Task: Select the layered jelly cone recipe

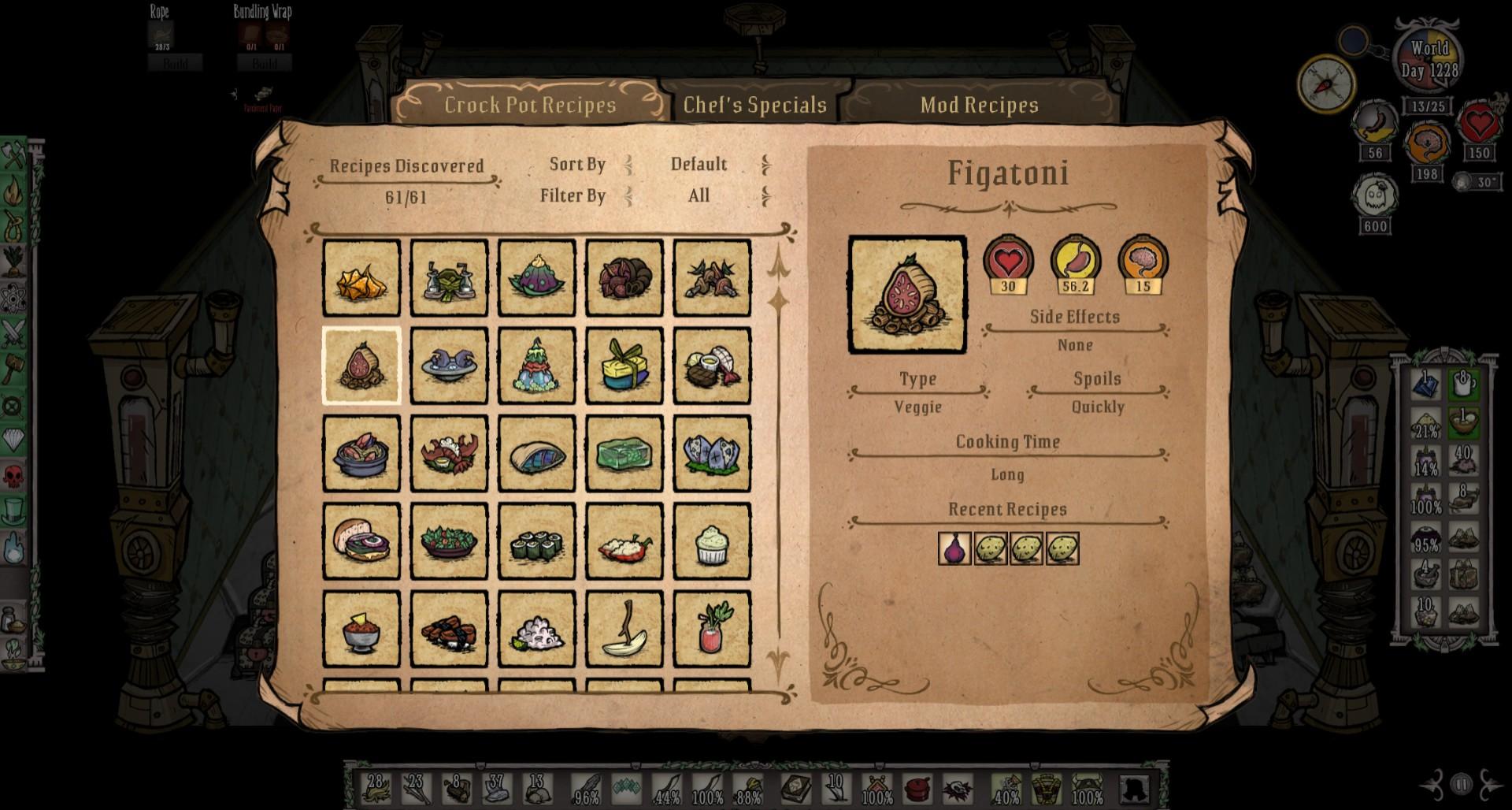Action: pos(537,366)
